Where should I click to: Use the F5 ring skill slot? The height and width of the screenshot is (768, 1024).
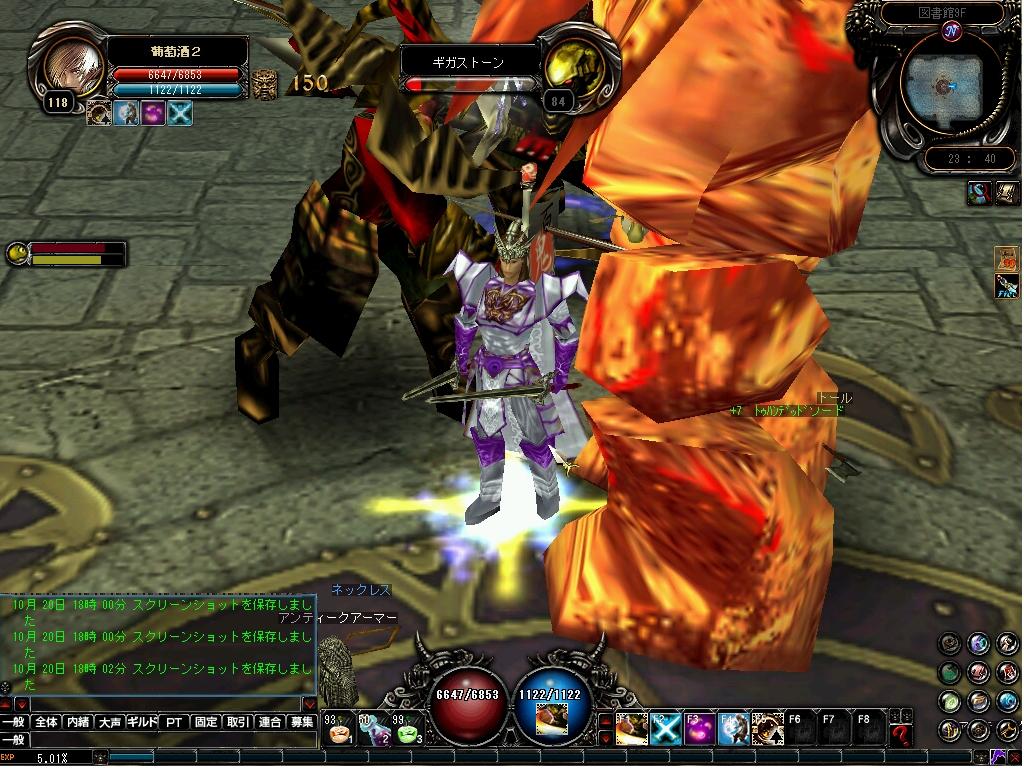coord(767,730)
